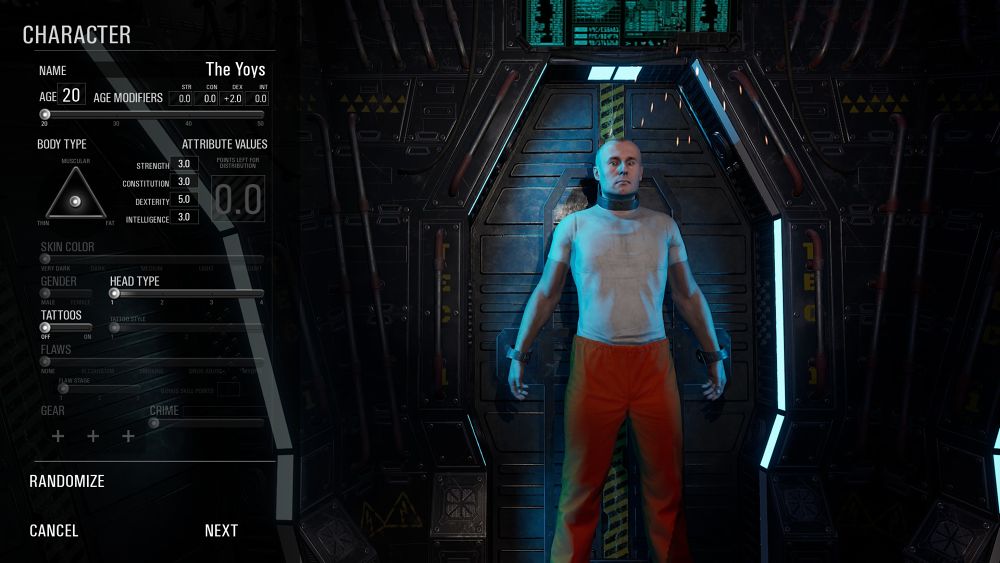Click the Age number box
1000x563 pixels.
pos(72,96)
